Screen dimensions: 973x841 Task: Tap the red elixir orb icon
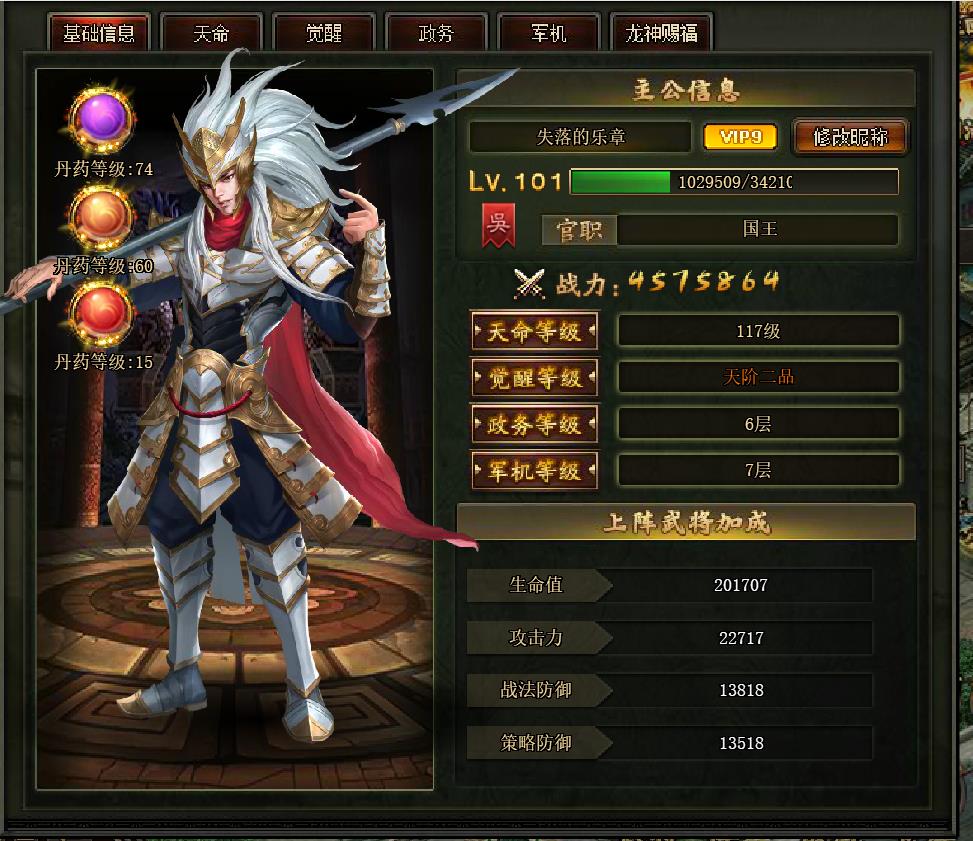102,312
